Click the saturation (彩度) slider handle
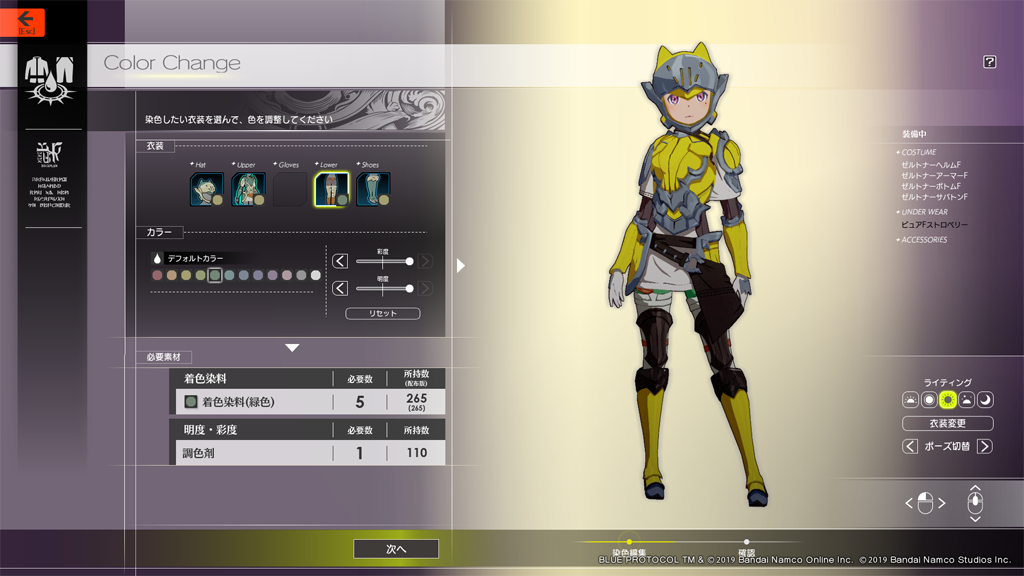1024x576 pixels. click(x=409, y=261)
